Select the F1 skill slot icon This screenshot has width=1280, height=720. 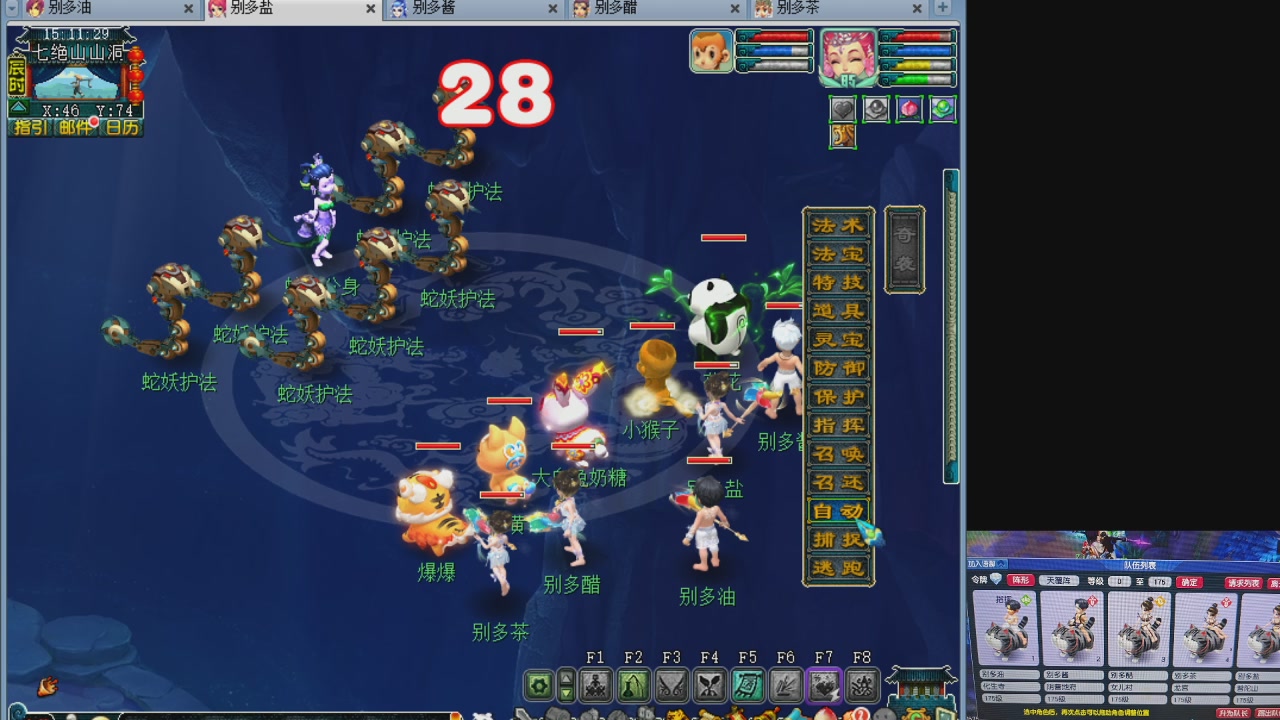(596, 686)
